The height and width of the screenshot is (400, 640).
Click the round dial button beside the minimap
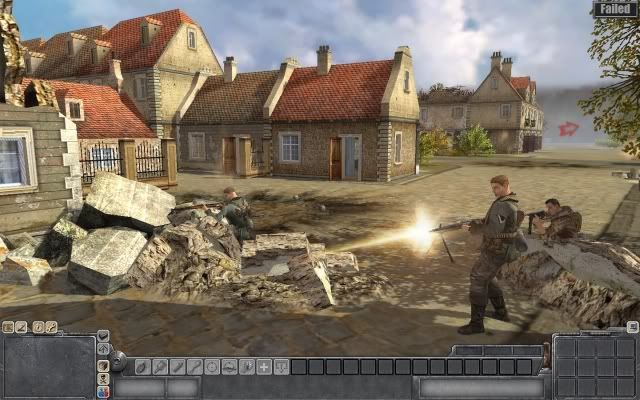pyautogui.click(x=118, y=360)
